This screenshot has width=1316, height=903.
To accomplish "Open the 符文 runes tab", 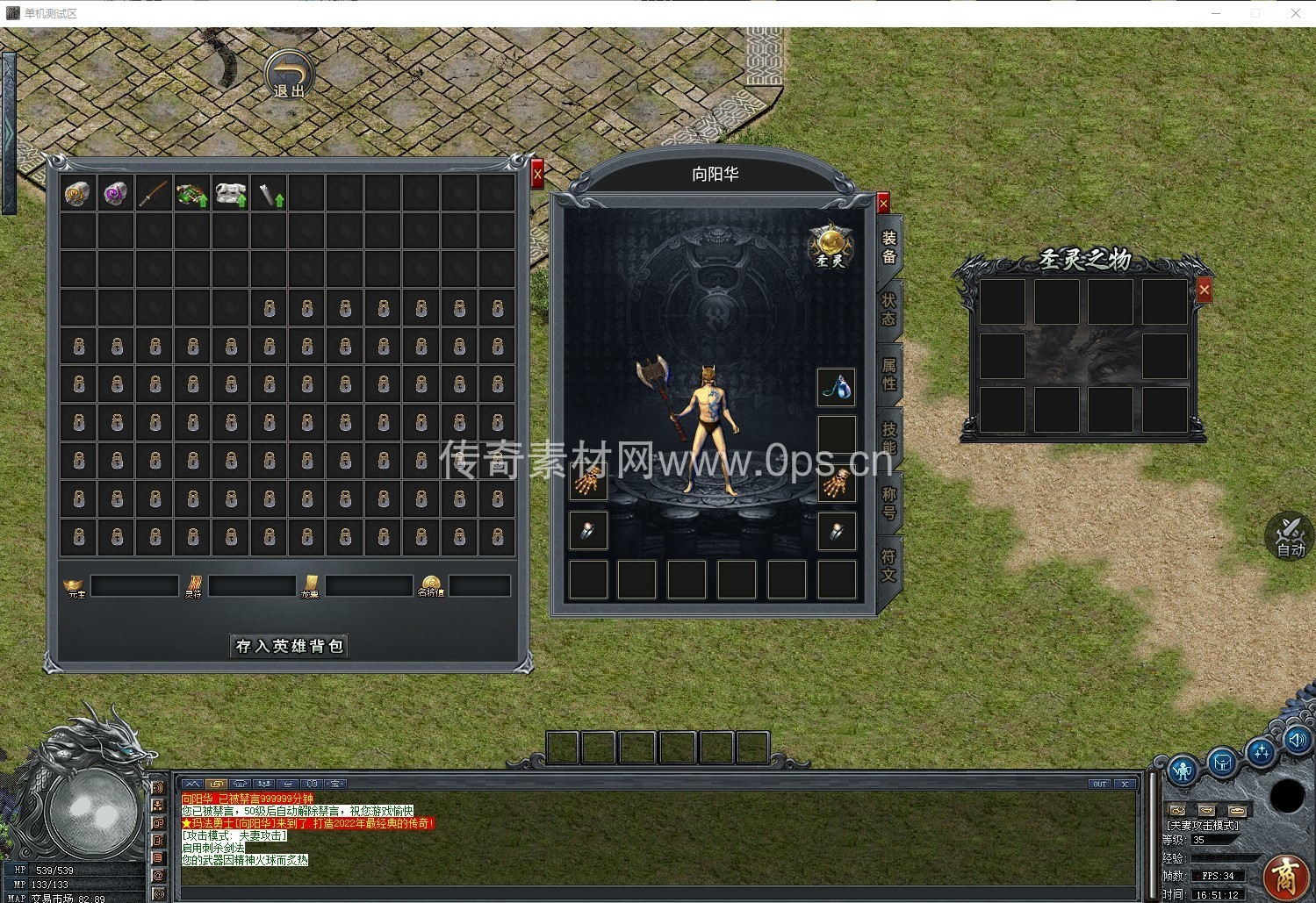I will tap(888, 565).
